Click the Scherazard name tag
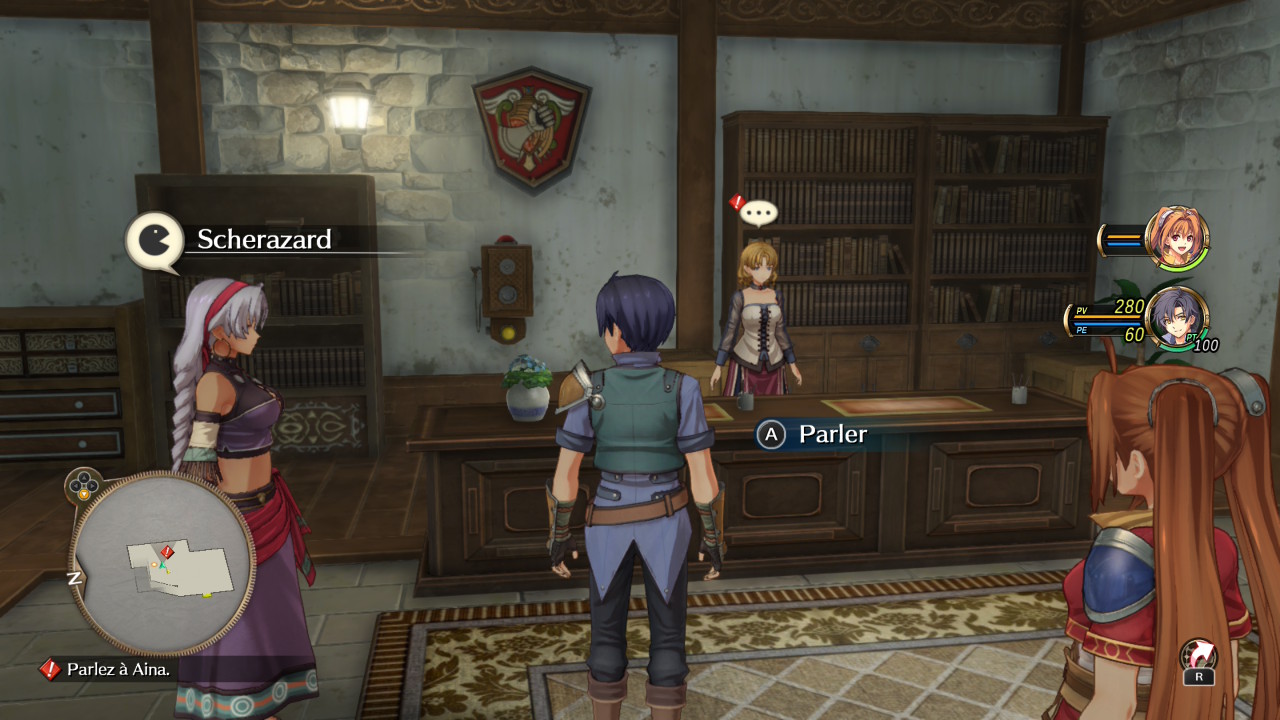Viewport: 1280px width, 720px height. click(263, 240)
